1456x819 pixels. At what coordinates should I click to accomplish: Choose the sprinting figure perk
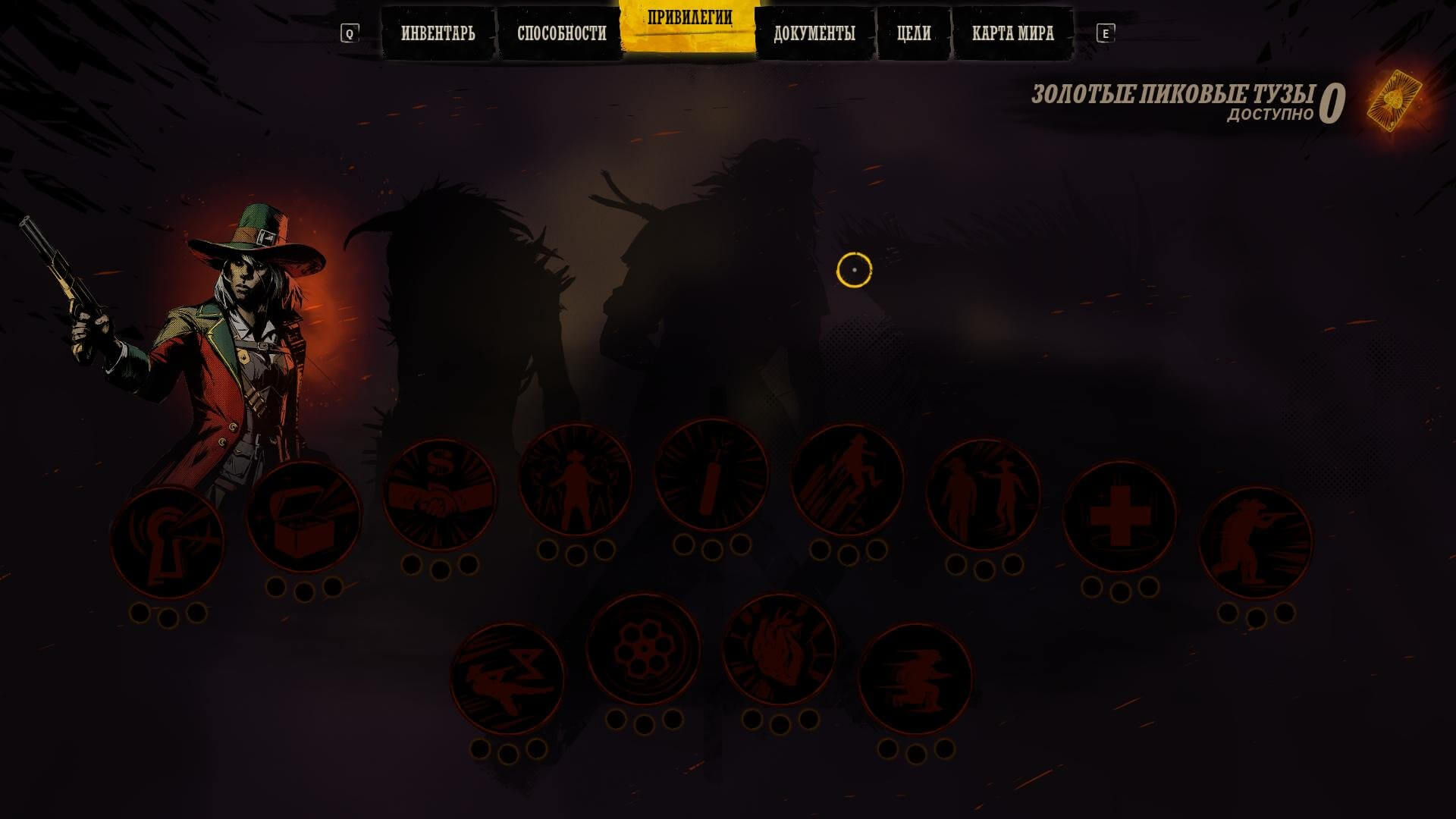click(915, 679)
